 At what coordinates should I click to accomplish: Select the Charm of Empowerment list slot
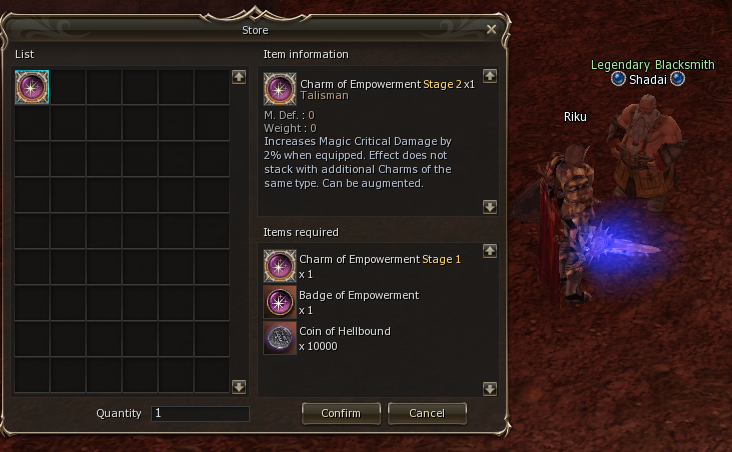tap(32, 87)
